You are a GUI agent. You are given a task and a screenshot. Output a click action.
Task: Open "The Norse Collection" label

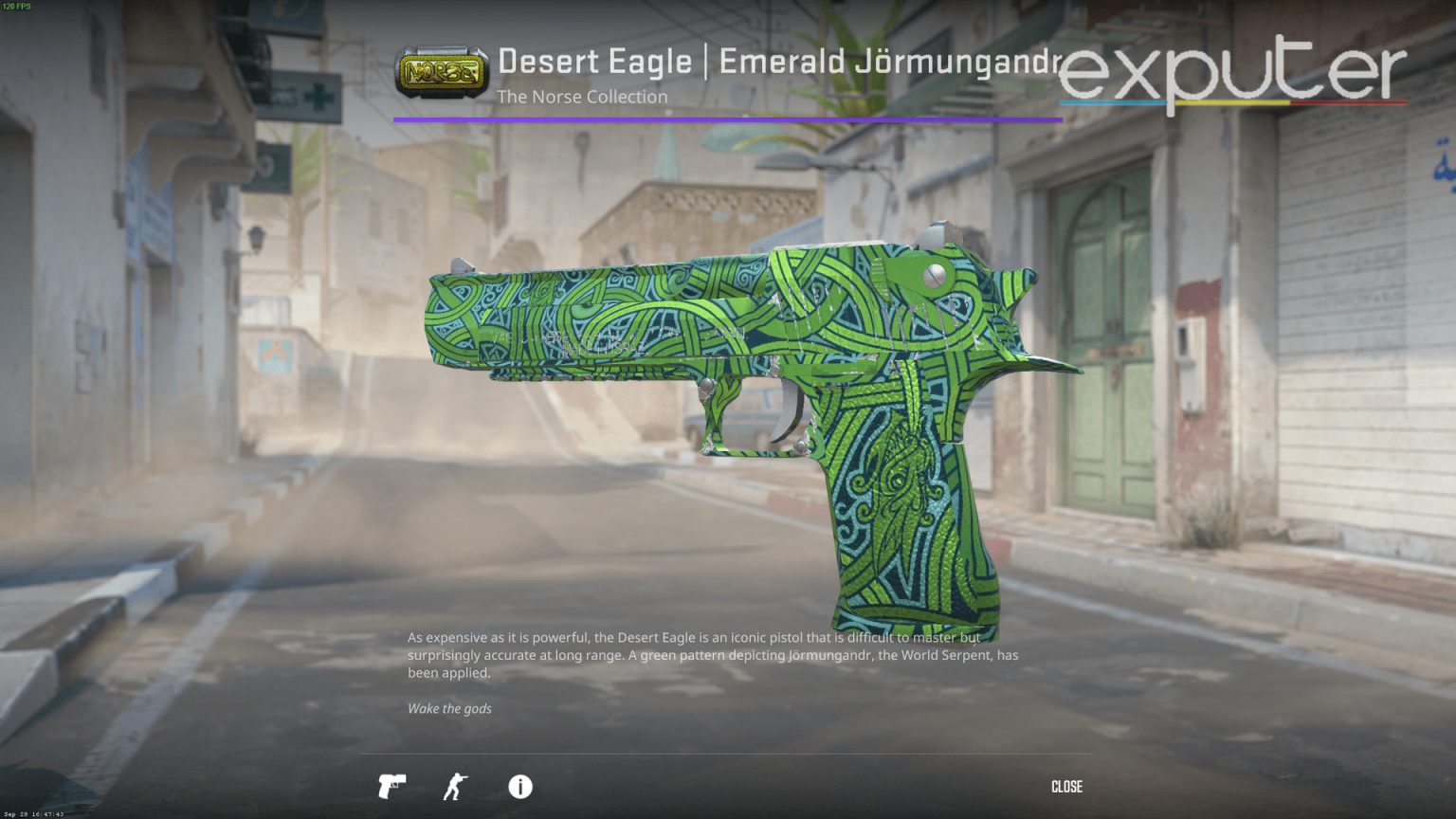pos(581,97)
